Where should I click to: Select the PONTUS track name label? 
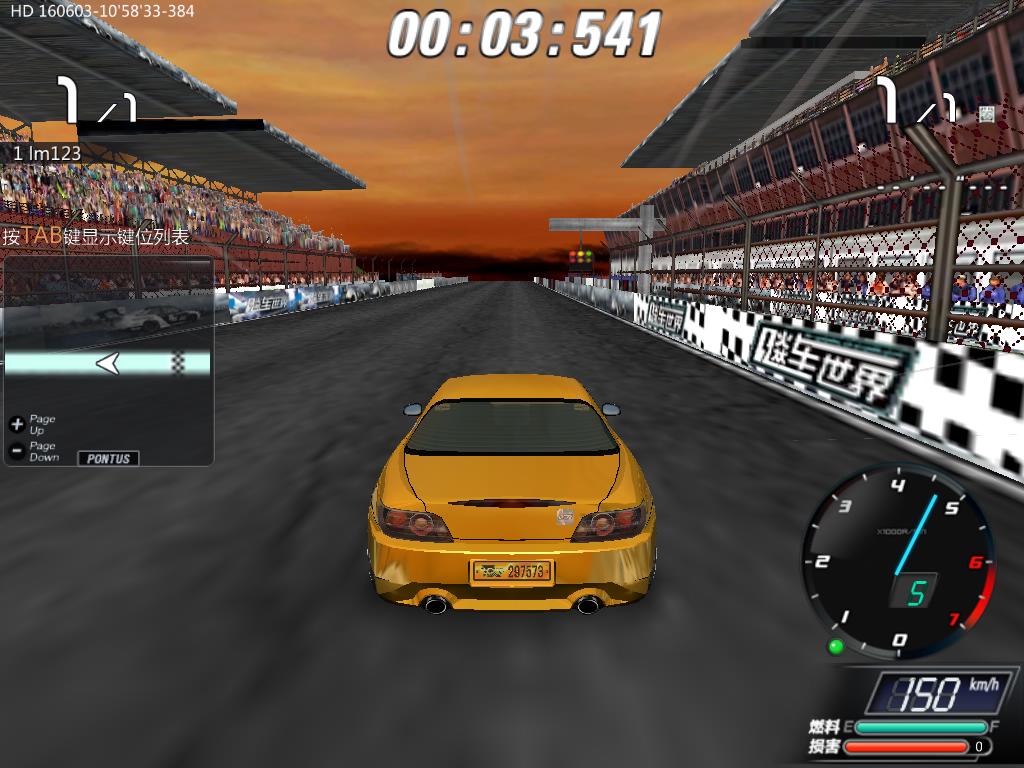(108, 458)
